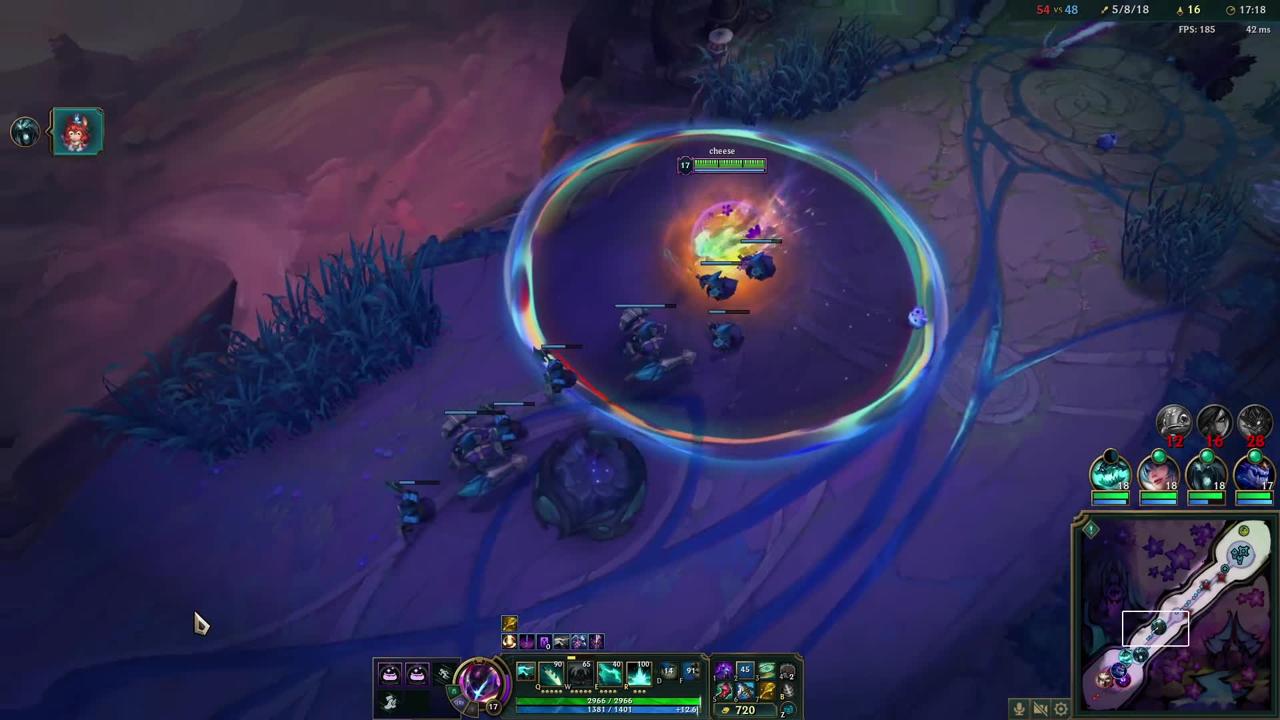
Task: Select the level 17 ally portrait
Action: (1254, 472)
